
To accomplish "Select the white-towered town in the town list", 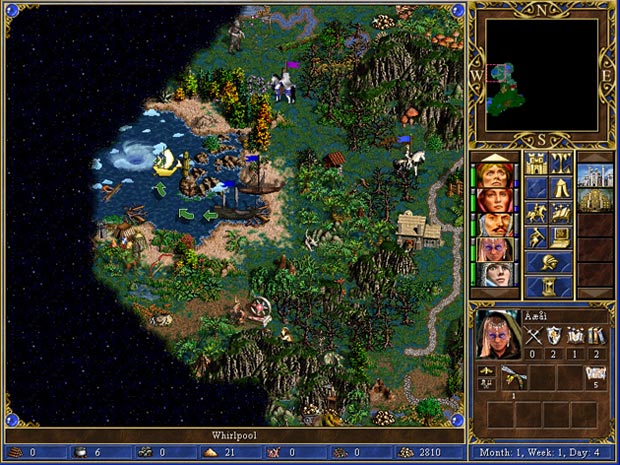I will point(596,174).
